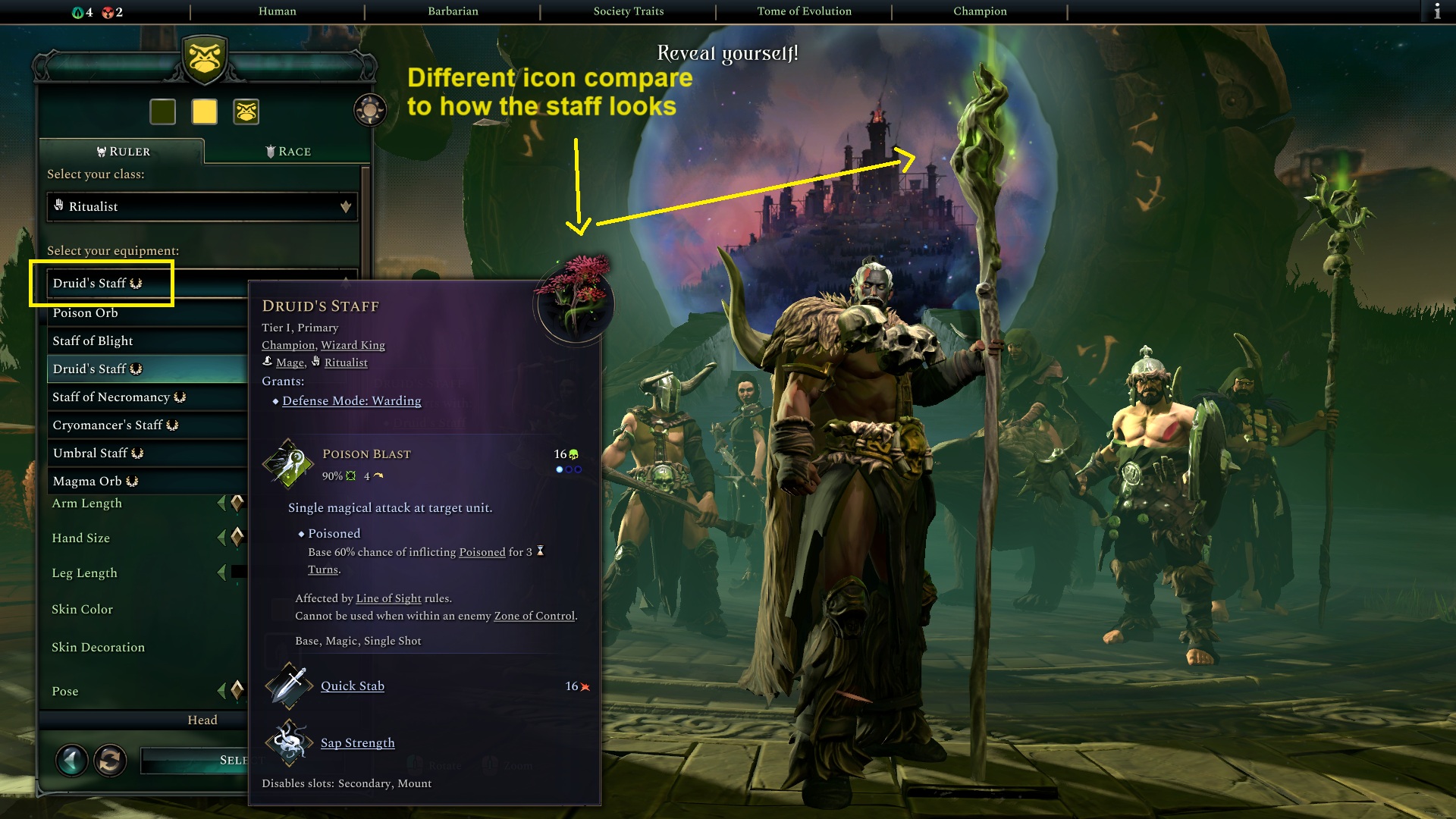Switch to the Race tab

pos(289,151)
